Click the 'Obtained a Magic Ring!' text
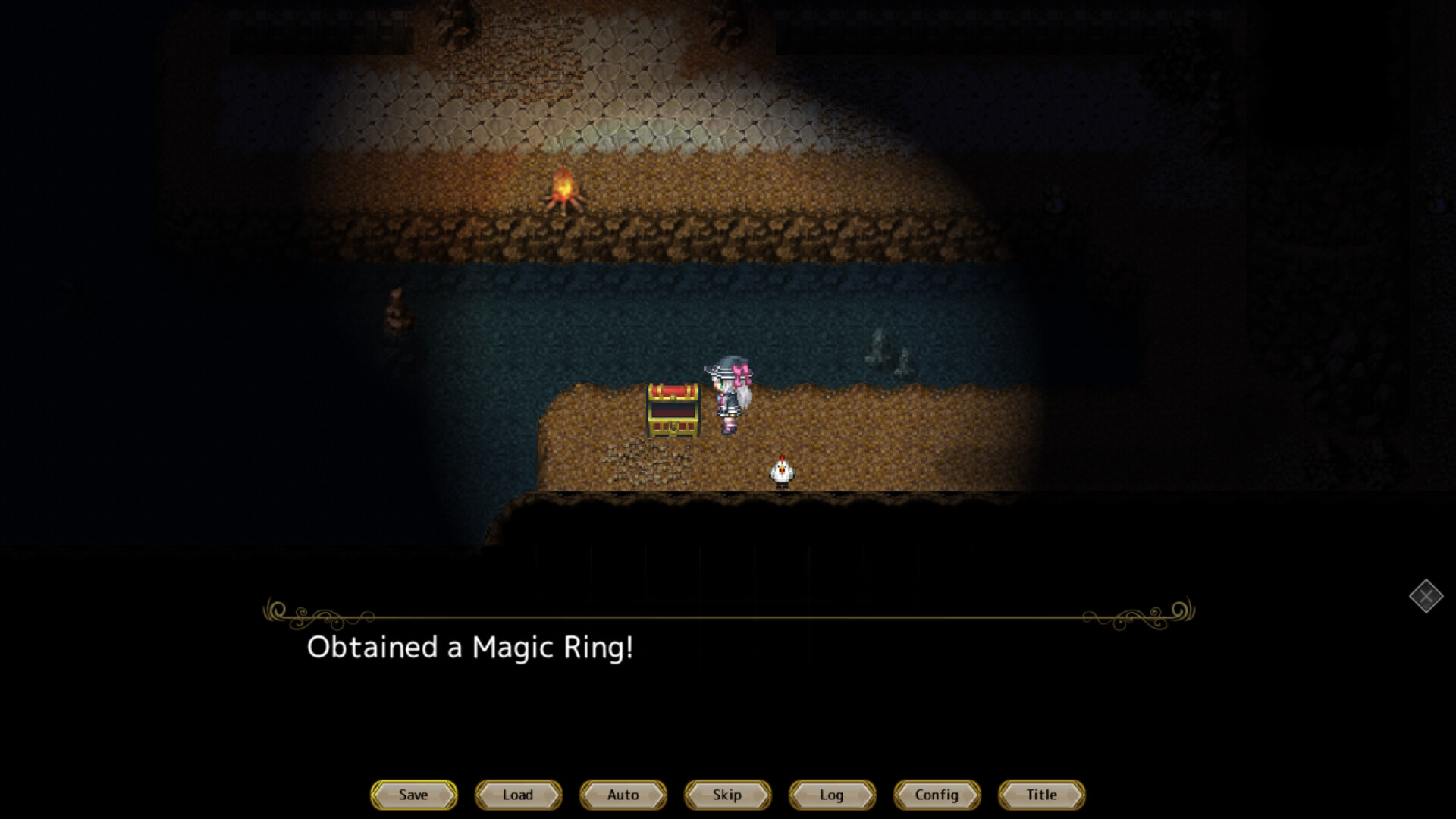 coord(470,648)
